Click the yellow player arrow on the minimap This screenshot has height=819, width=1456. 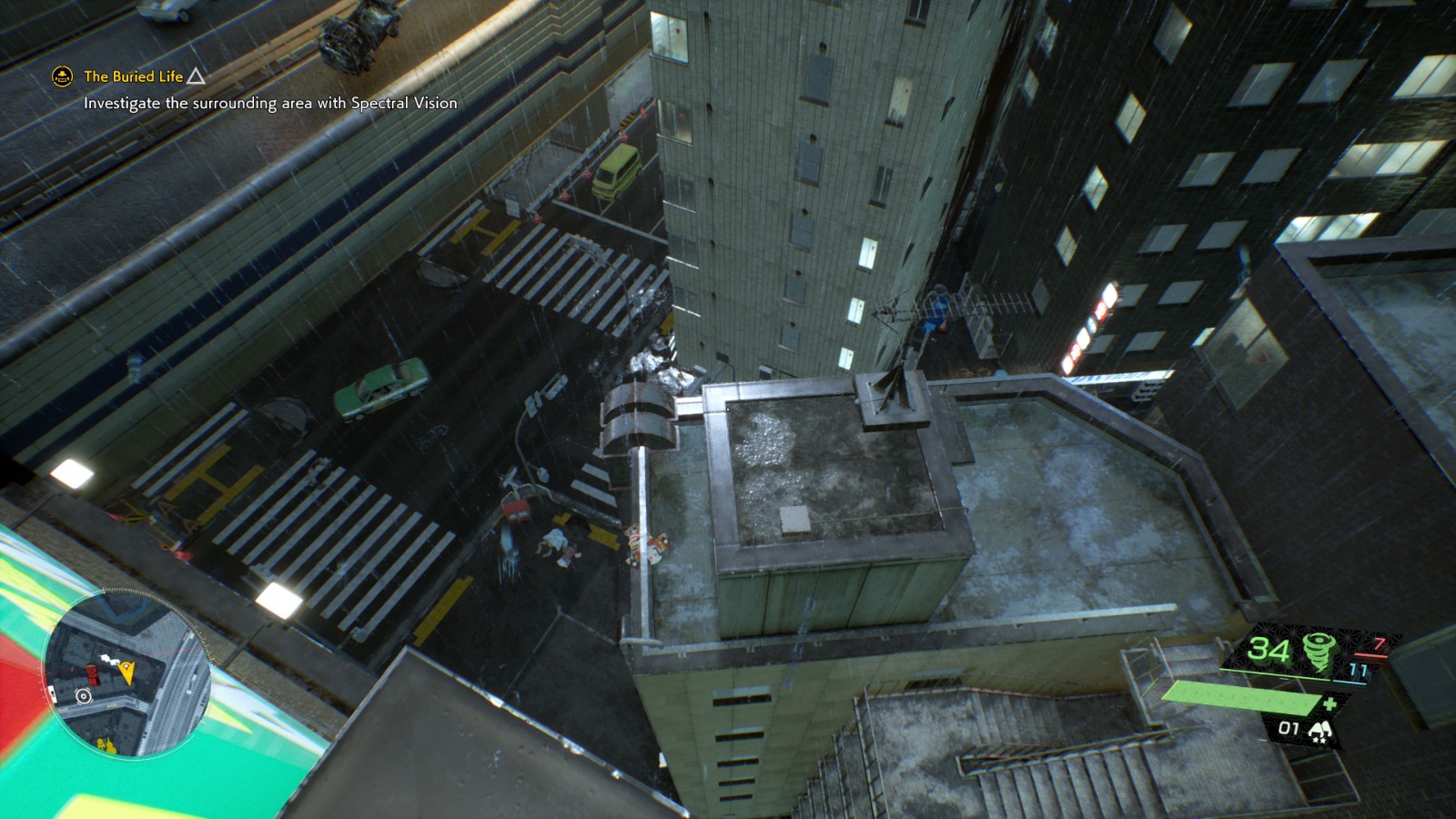click(126, 672)
